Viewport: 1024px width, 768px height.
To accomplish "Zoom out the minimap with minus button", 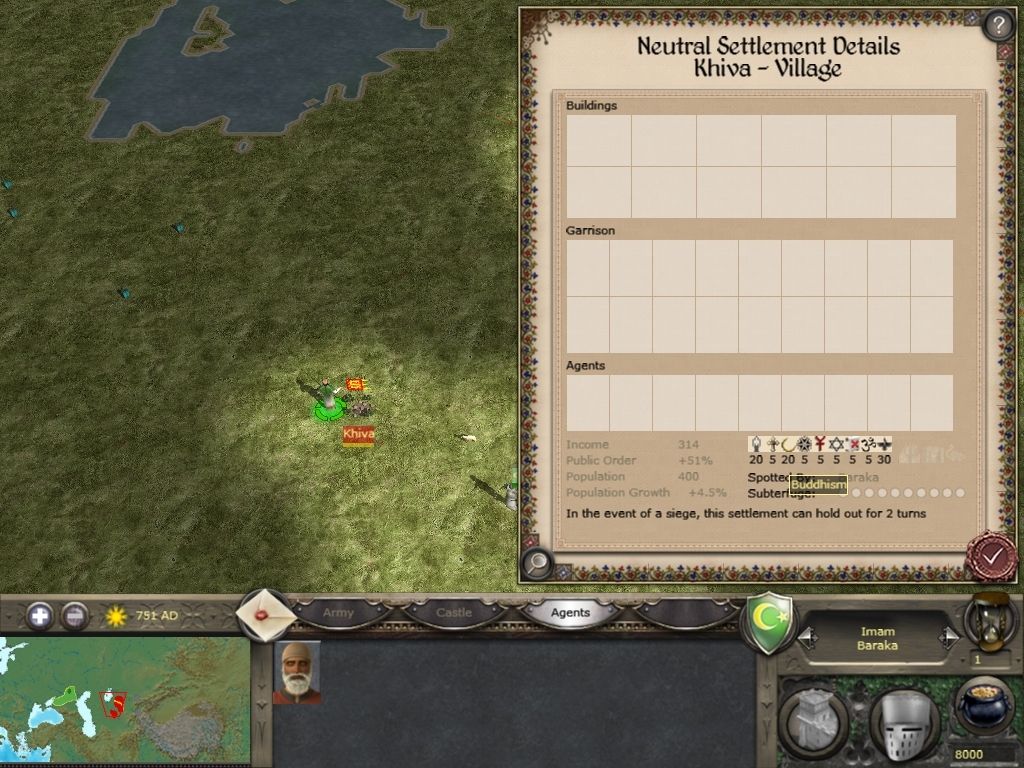I will coord(75,616).
